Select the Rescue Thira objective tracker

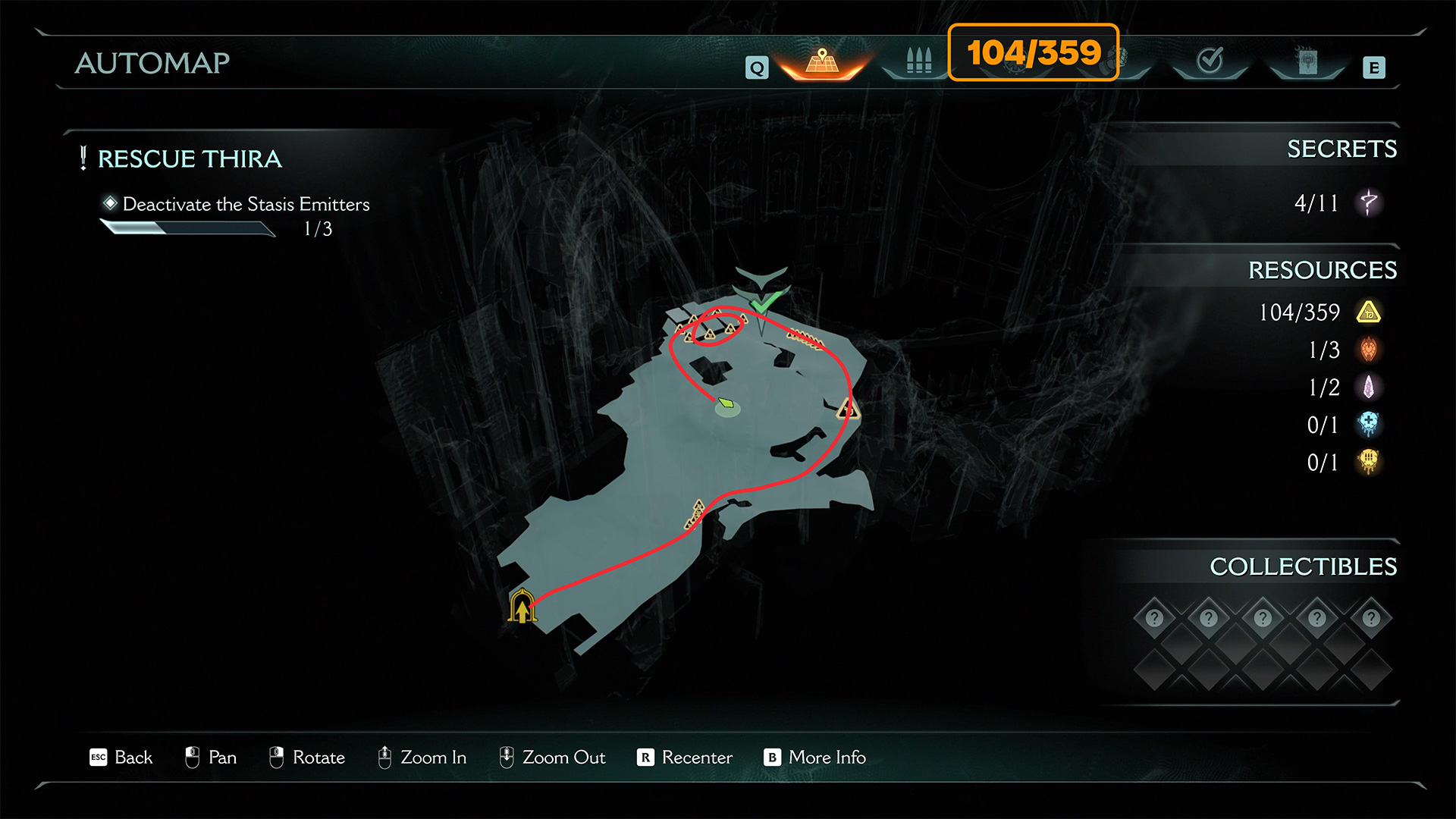click(x=190, y=158)
